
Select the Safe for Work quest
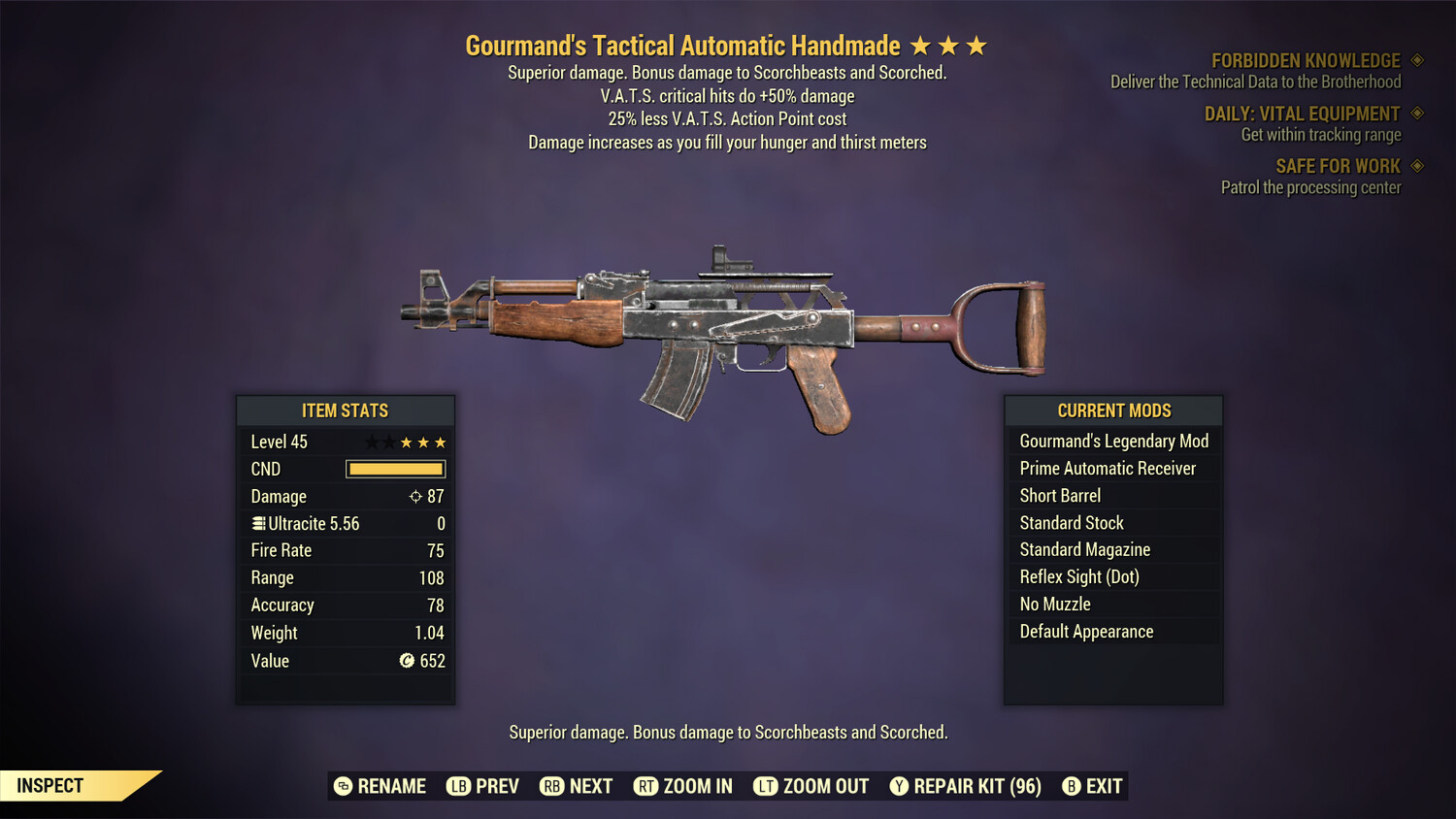(x=1338, y=167)
